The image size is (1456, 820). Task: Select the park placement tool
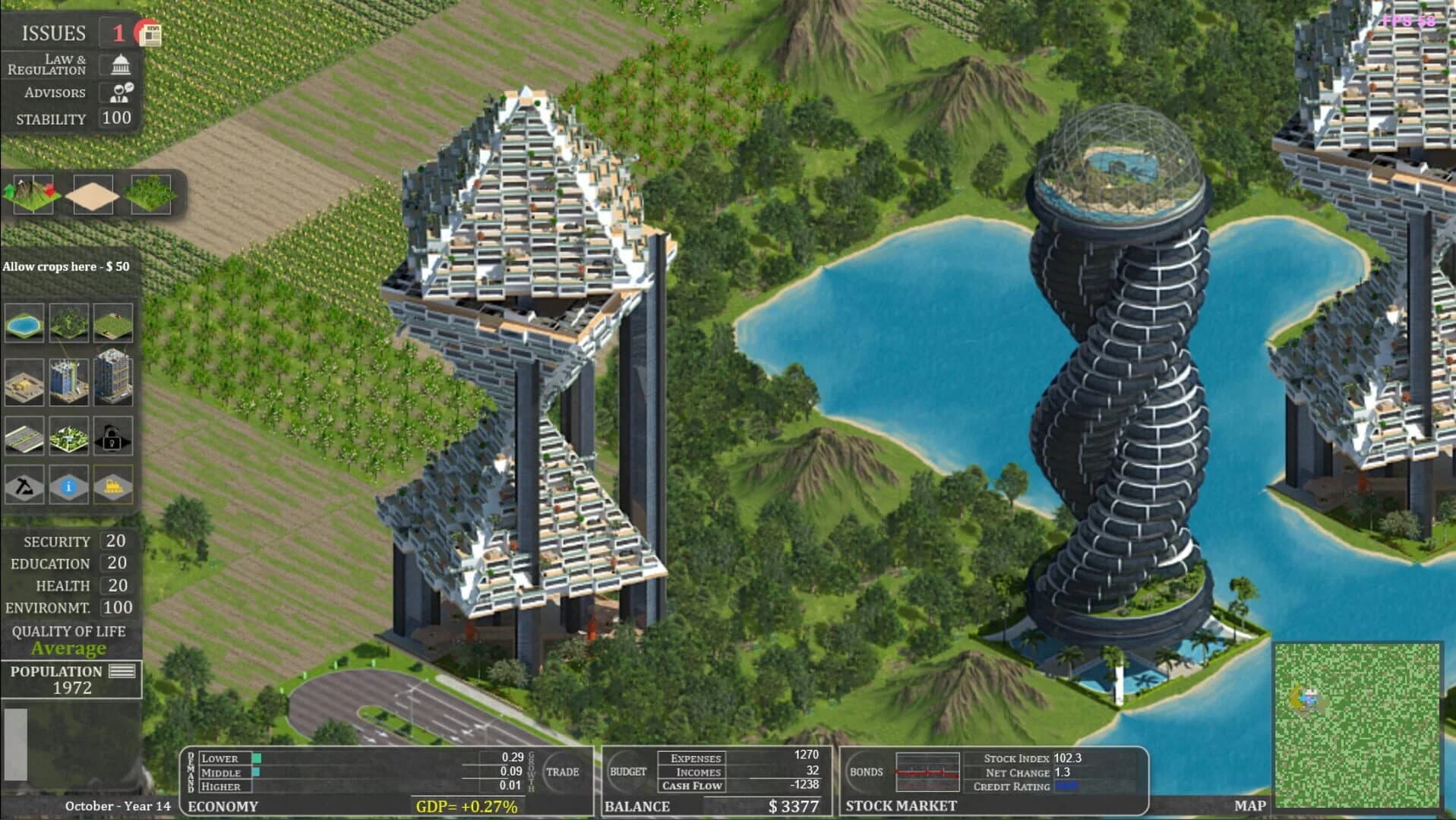tap(70, 434)
